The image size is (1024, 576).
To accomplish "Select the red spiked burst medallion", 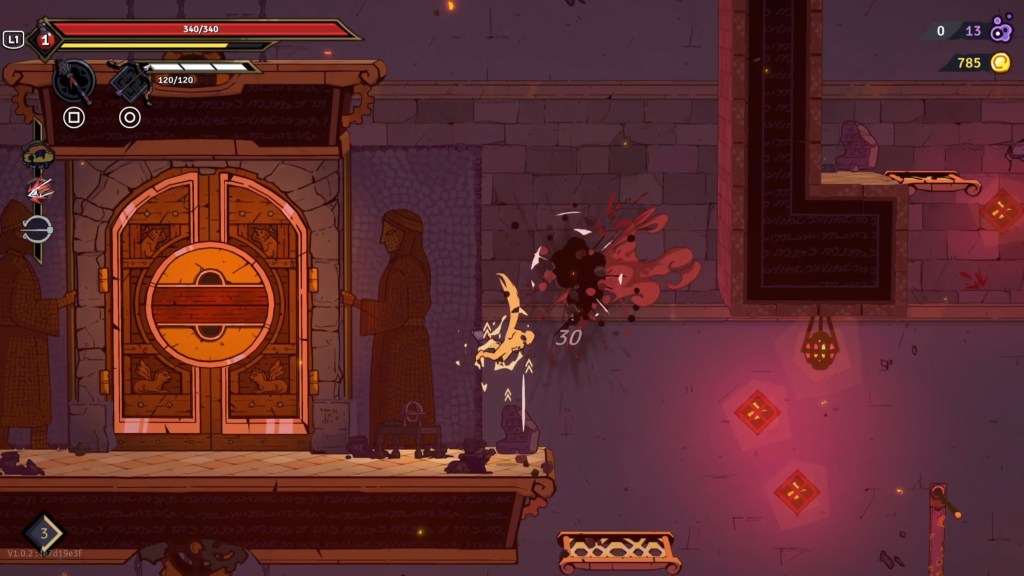I will click(38, 190).
